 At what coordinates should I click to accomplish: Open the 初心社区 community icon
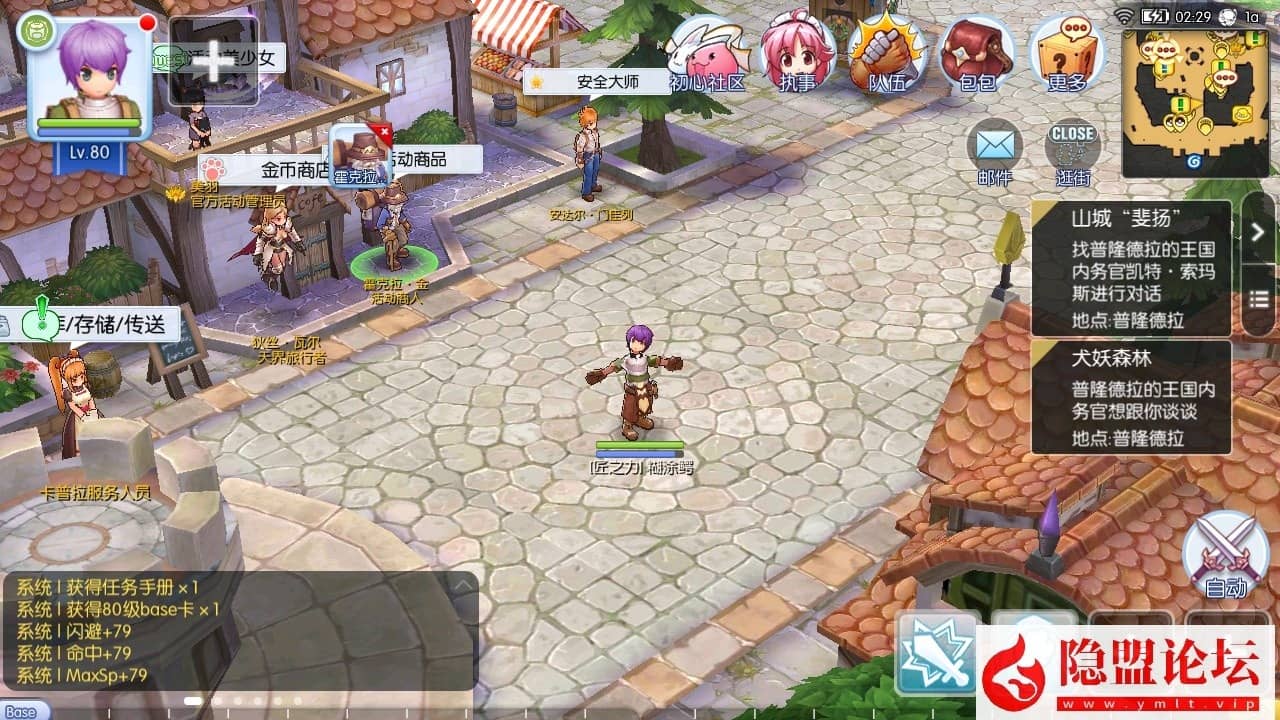point(707,55)
